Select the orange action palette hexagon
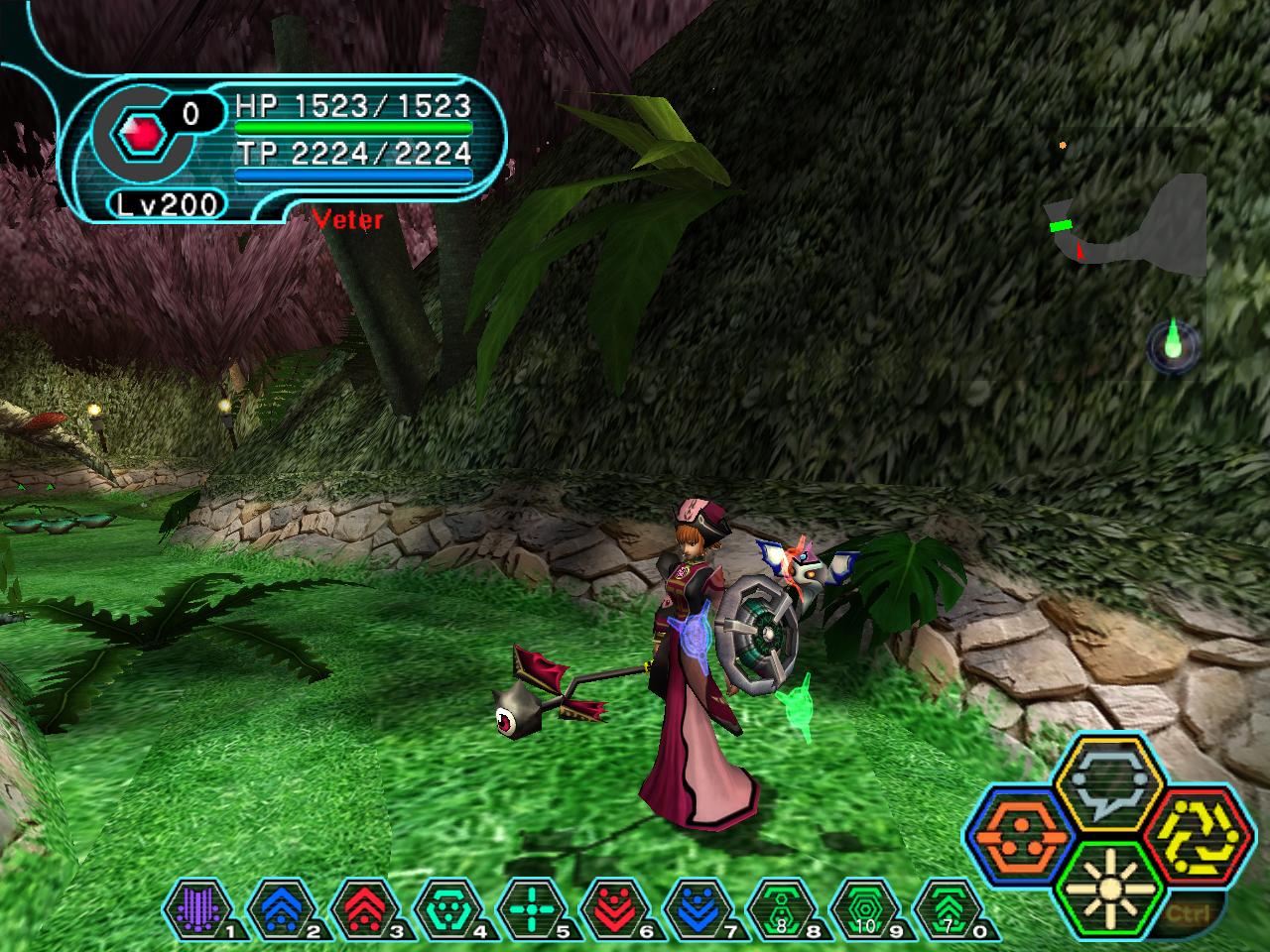This screenshot has height=952, width=1270. [x=1018, y=837]
